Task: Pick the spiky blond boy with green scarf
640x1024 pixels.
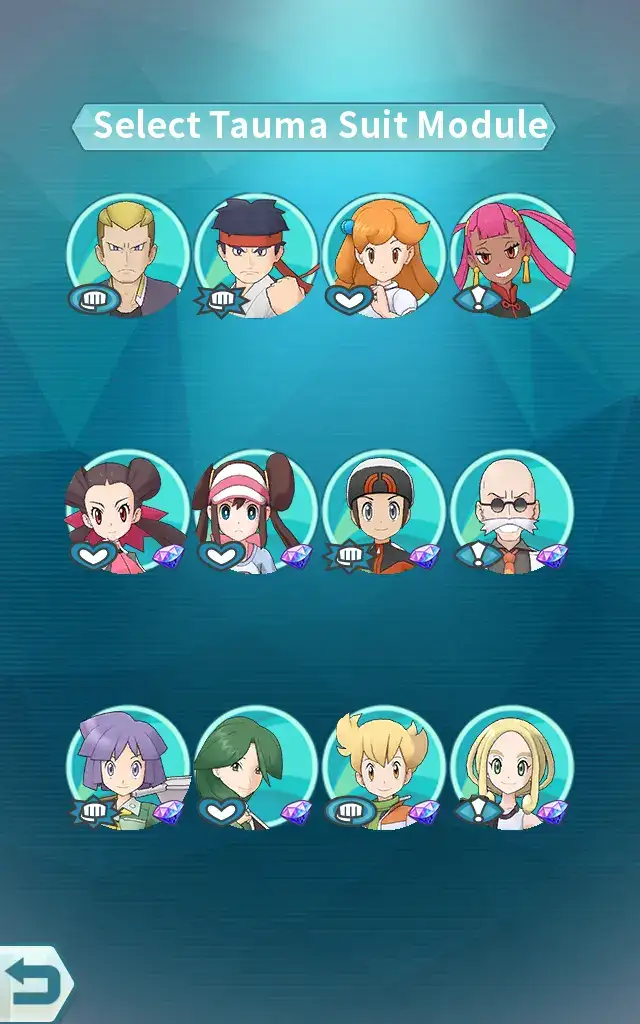Action: pos(384,768)
